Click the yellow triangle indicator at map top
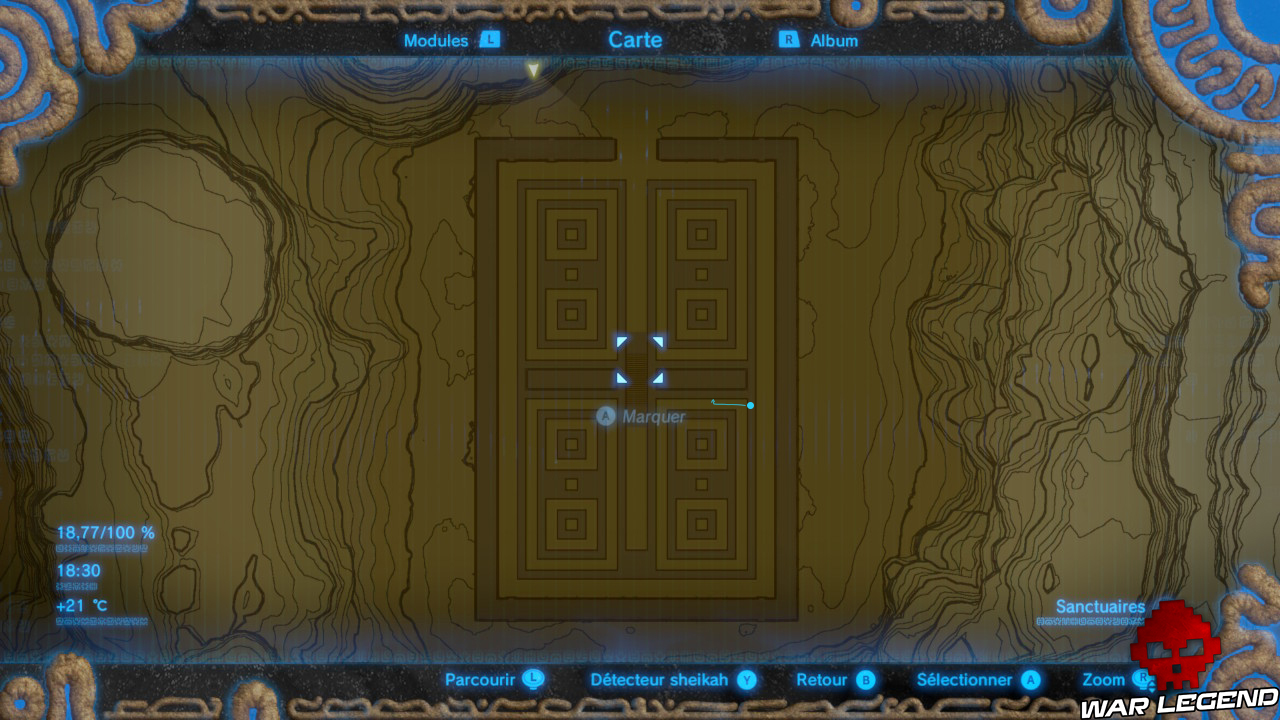 point(533,70)
